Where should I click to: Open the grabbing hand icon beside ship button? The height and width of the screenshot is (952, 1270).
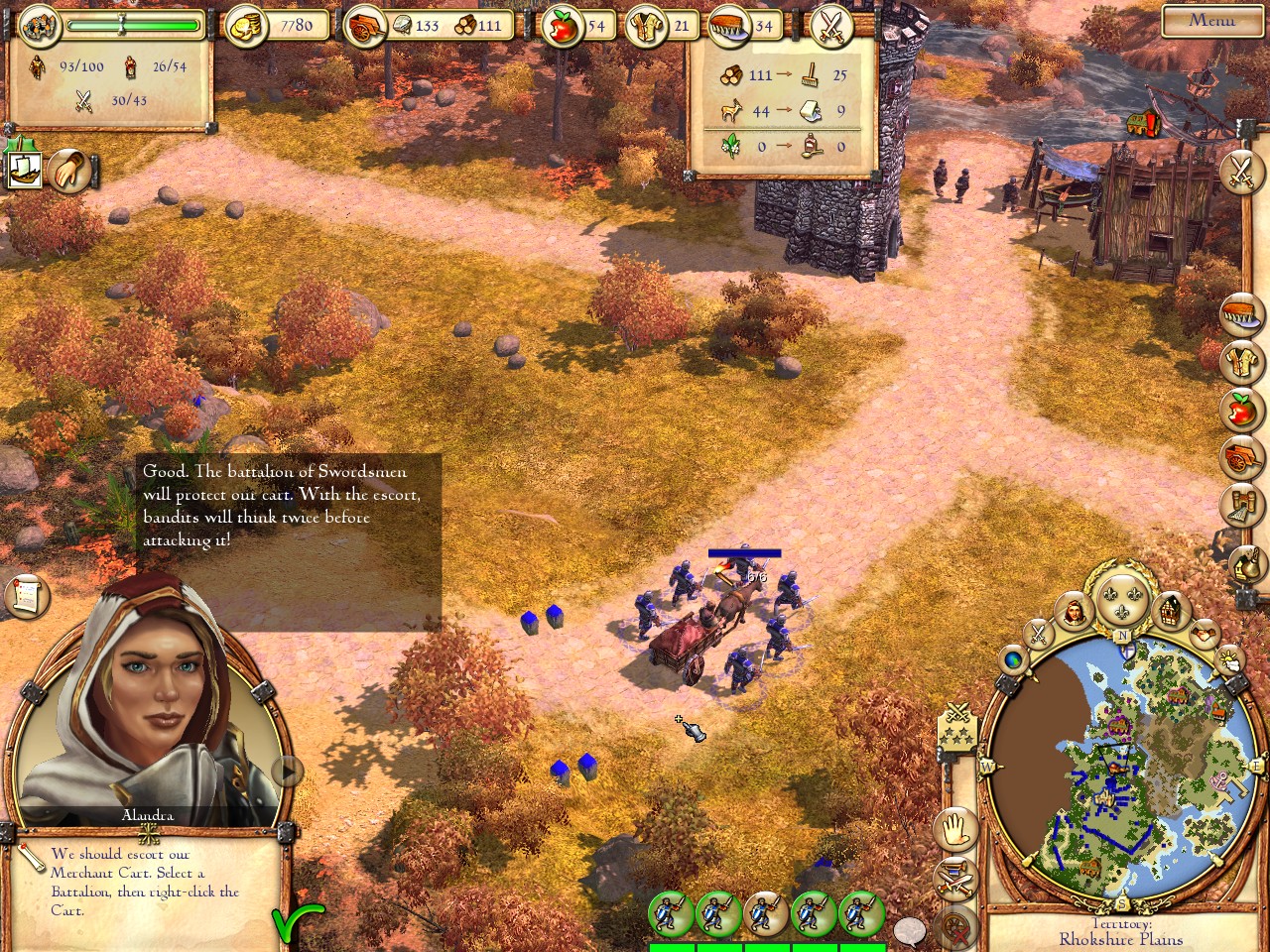pyautogui.click(x=69, y=171)
